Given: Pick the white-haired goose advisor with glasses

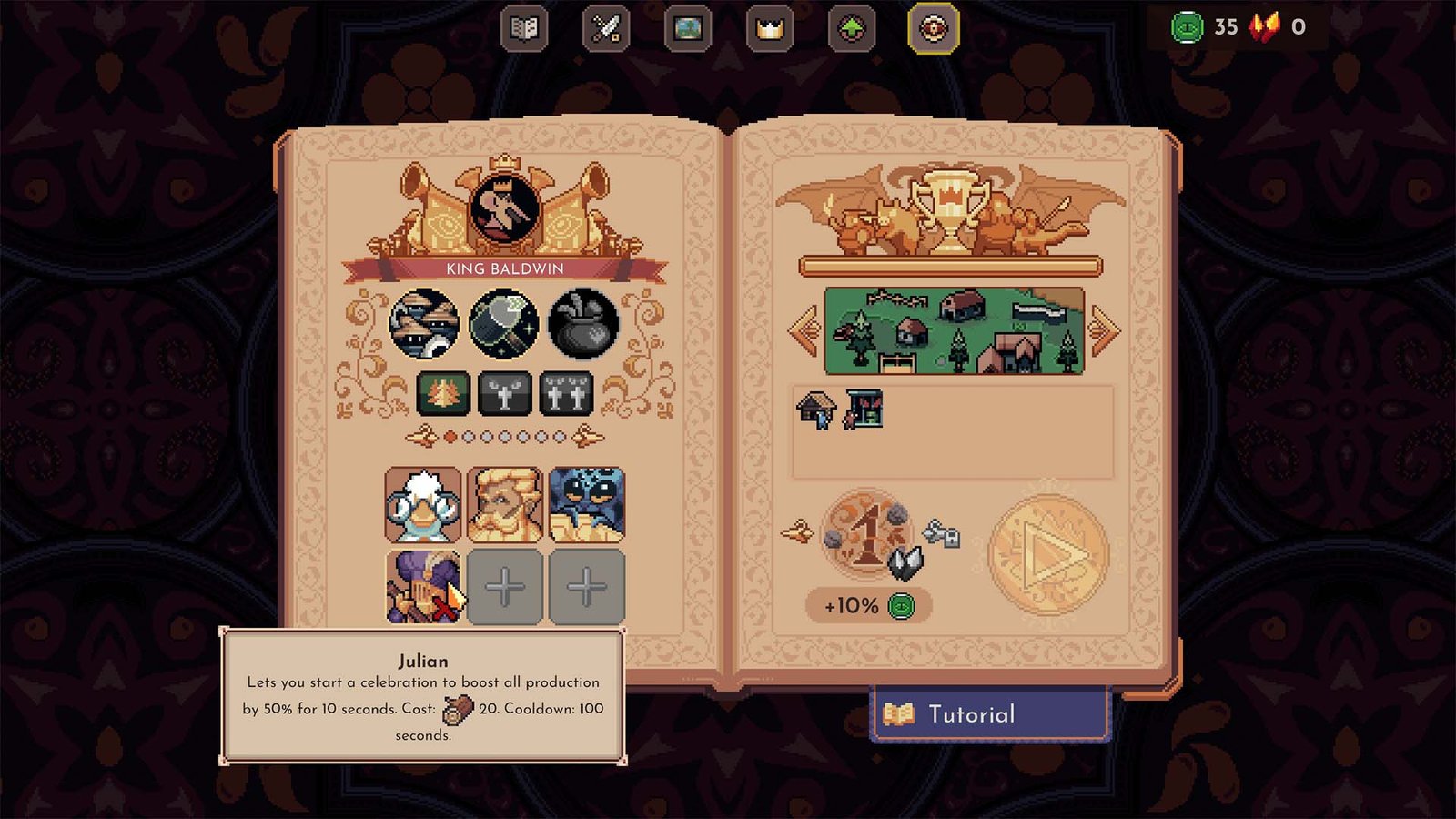Looking at the screenshot, I should tap(423, 505).
